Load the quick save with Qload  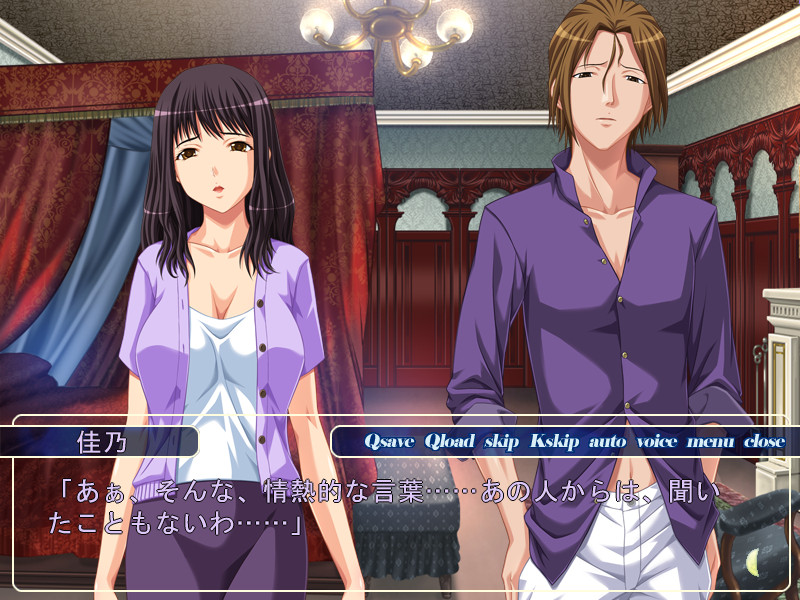(449, 441)
